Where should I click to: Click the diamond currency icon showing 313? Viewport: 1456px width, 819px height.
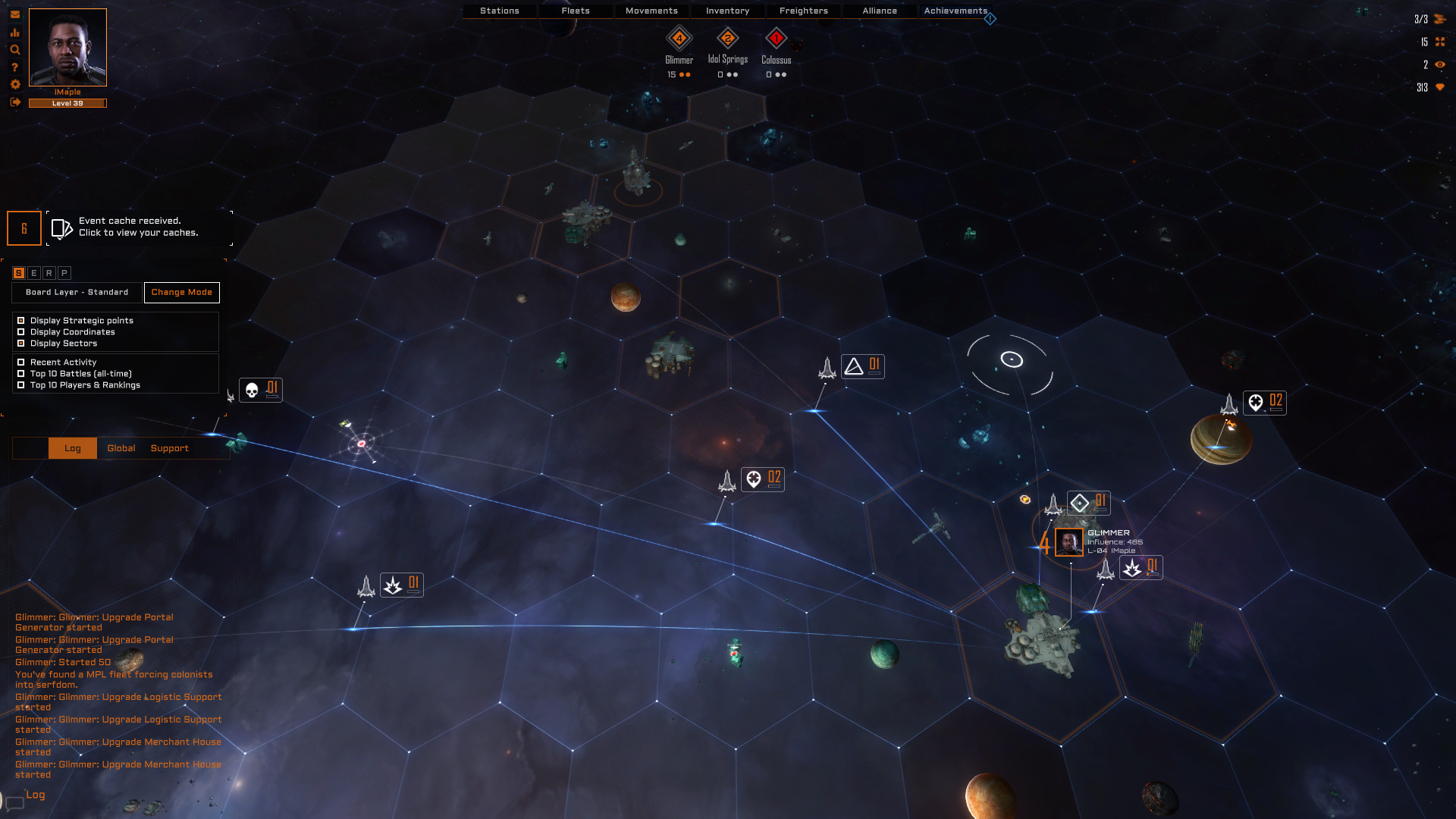[1440, 87]
